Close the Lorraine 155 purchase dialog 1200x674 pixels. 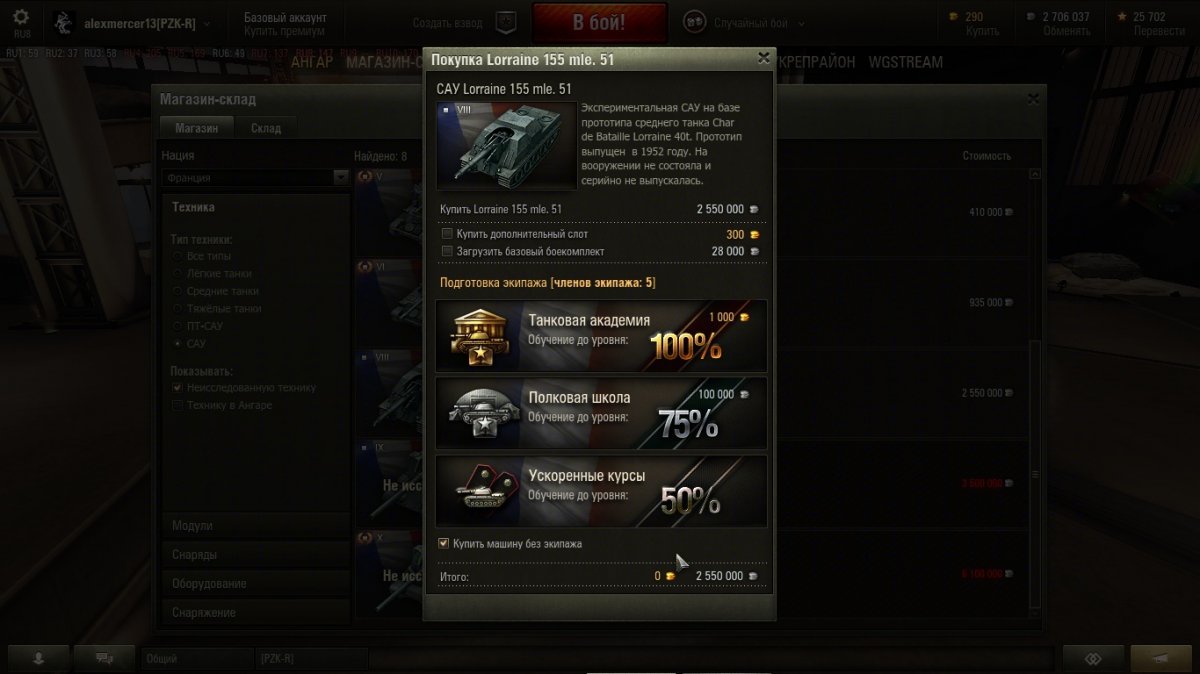[764, 59]
